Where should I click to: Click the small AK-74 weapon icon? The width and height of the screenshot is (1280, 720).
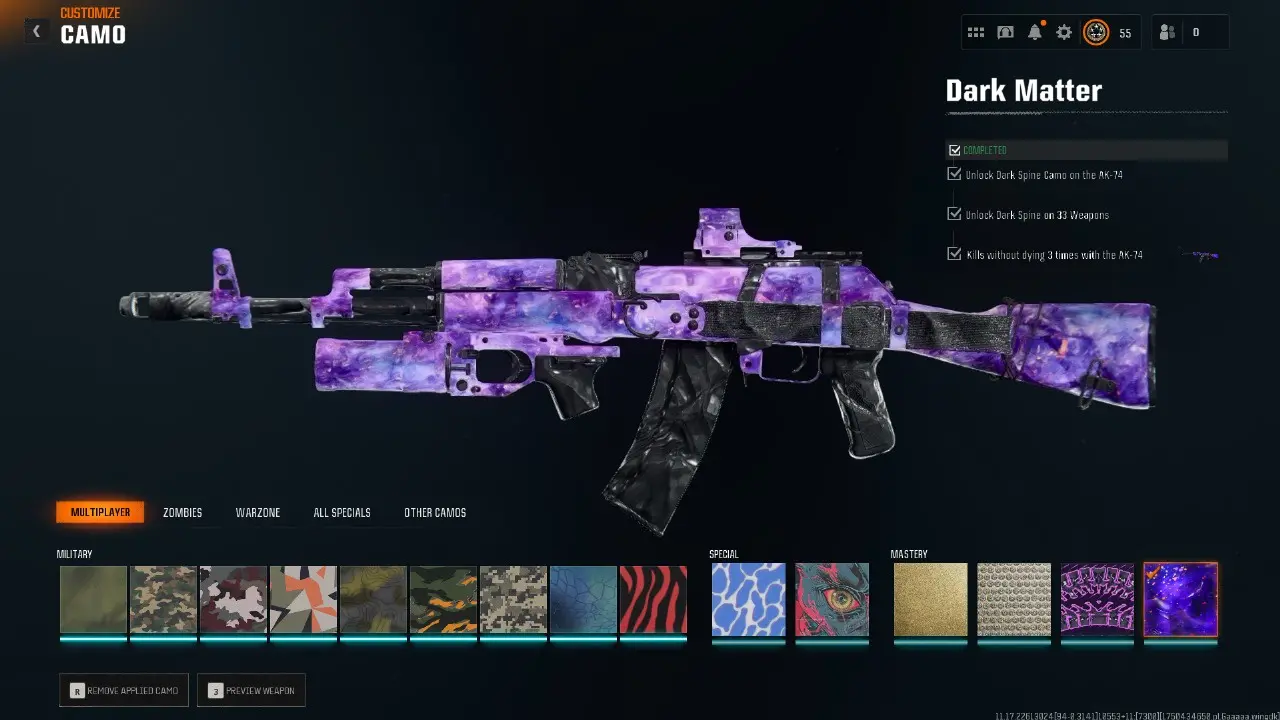coord(1197,255)
